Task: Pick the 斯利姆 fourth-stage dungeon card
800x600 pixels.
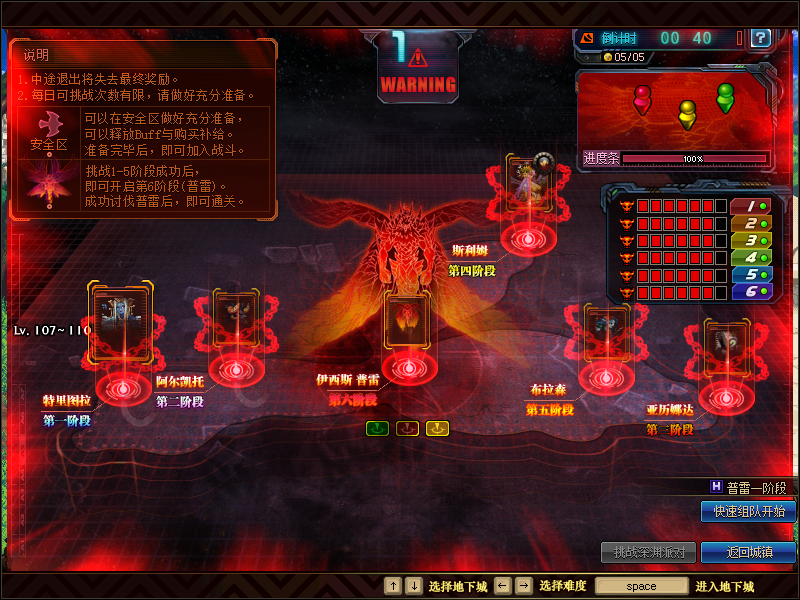Action: point(527,184)
